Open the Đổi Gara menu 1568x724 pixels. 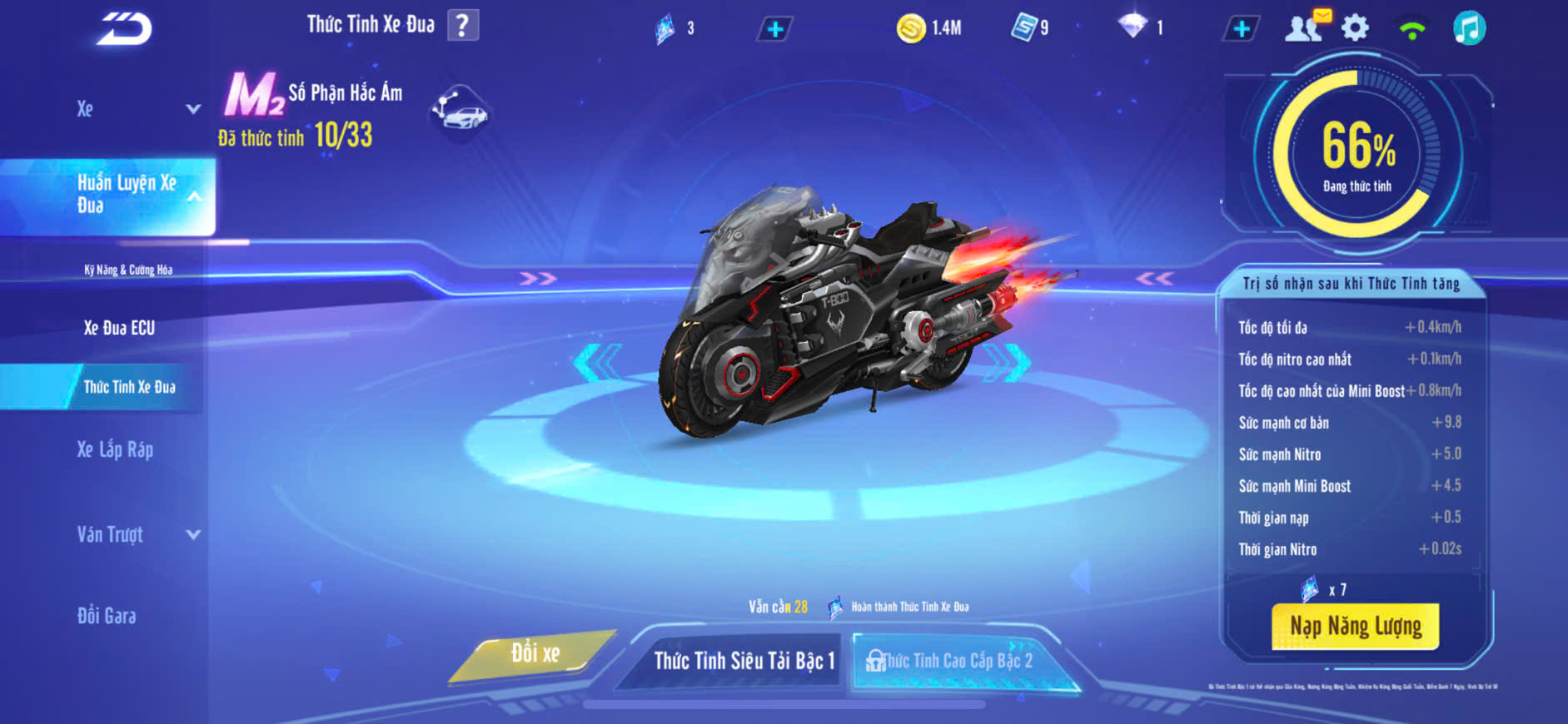click(x=107, y=616)
